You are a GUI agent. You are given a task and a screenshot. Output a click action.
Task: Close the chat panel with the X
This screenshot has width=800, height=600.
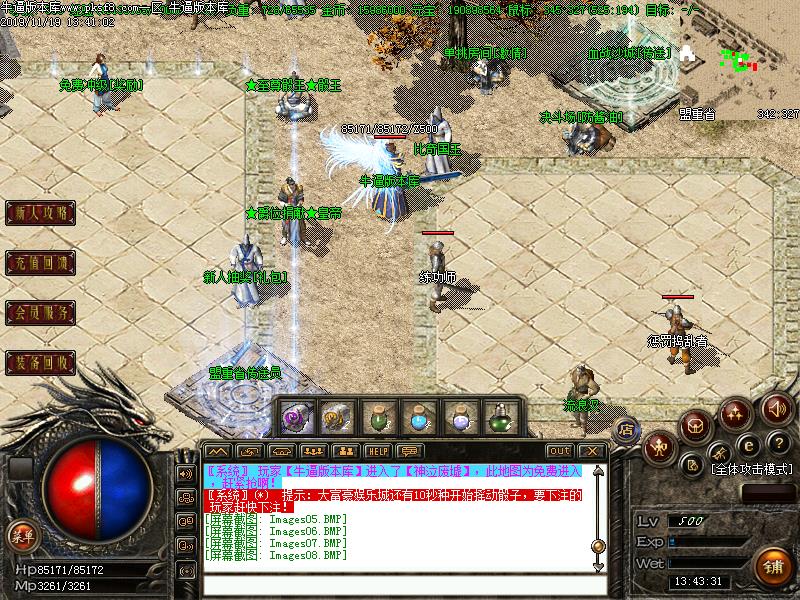coord(592,451)
